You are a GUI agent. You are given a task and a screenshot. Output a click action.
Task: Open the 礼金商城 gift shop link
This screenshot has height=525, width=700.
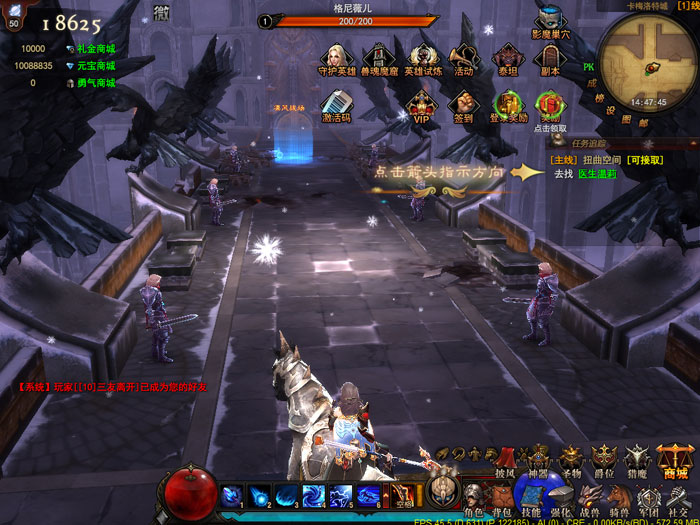(x=96, y=48)
